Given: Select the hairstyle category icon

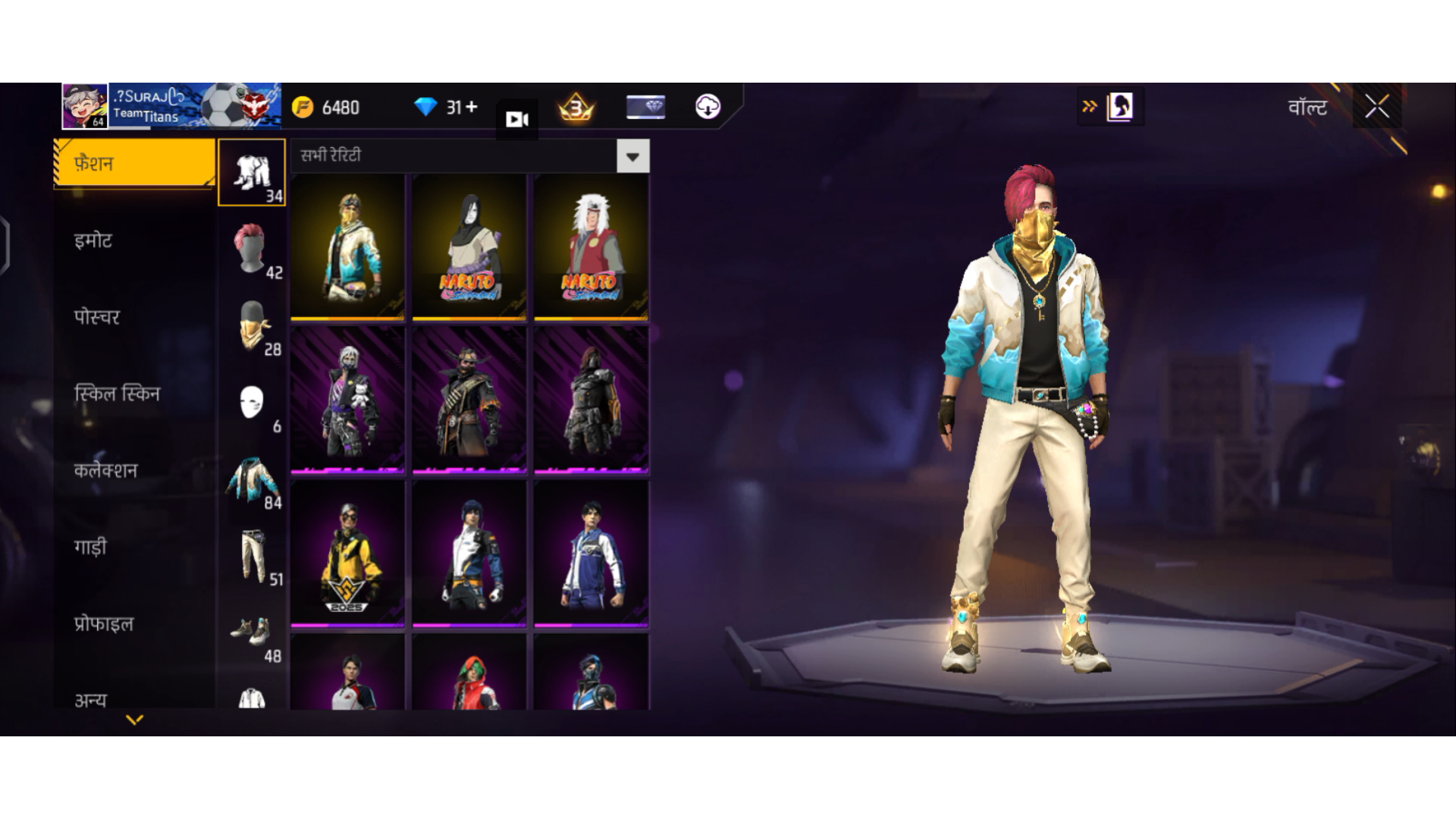Looking at the screenshot, I should pyautogui.click(x=250, y=248).
